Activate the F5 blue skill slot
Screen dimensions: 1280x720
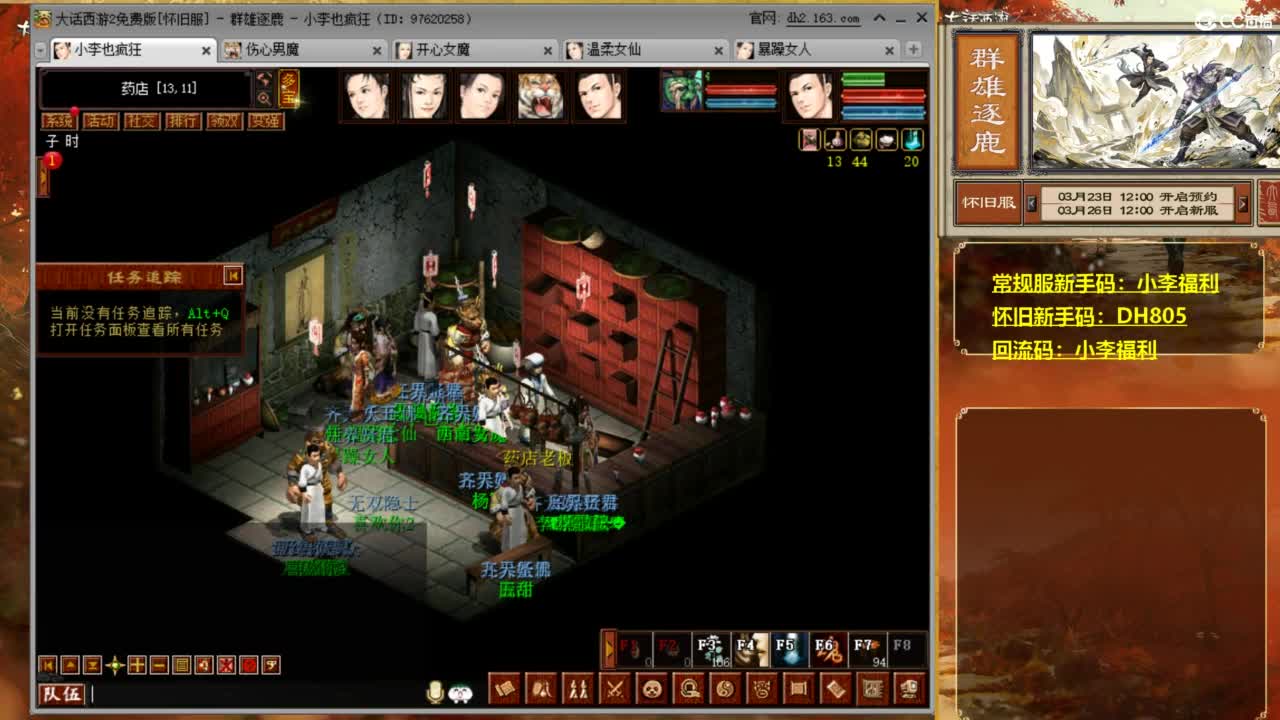(x=788, y=649)
